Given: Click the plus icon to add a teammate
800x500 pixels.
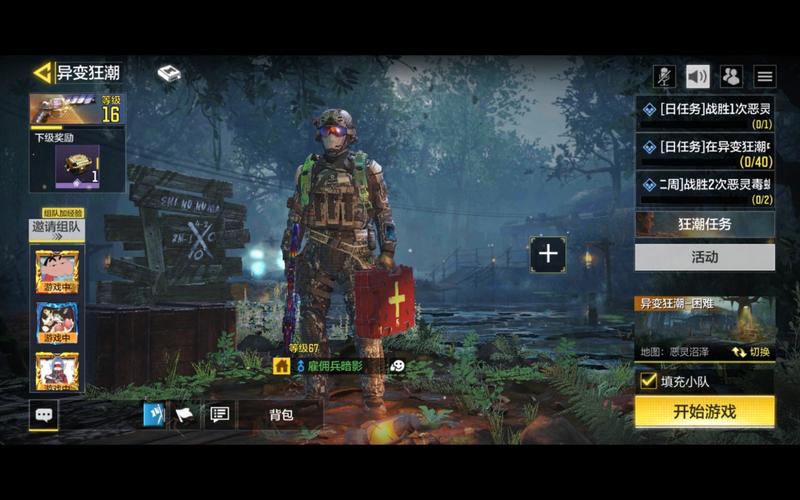Looking at the screenshot, I should [548, 254].
